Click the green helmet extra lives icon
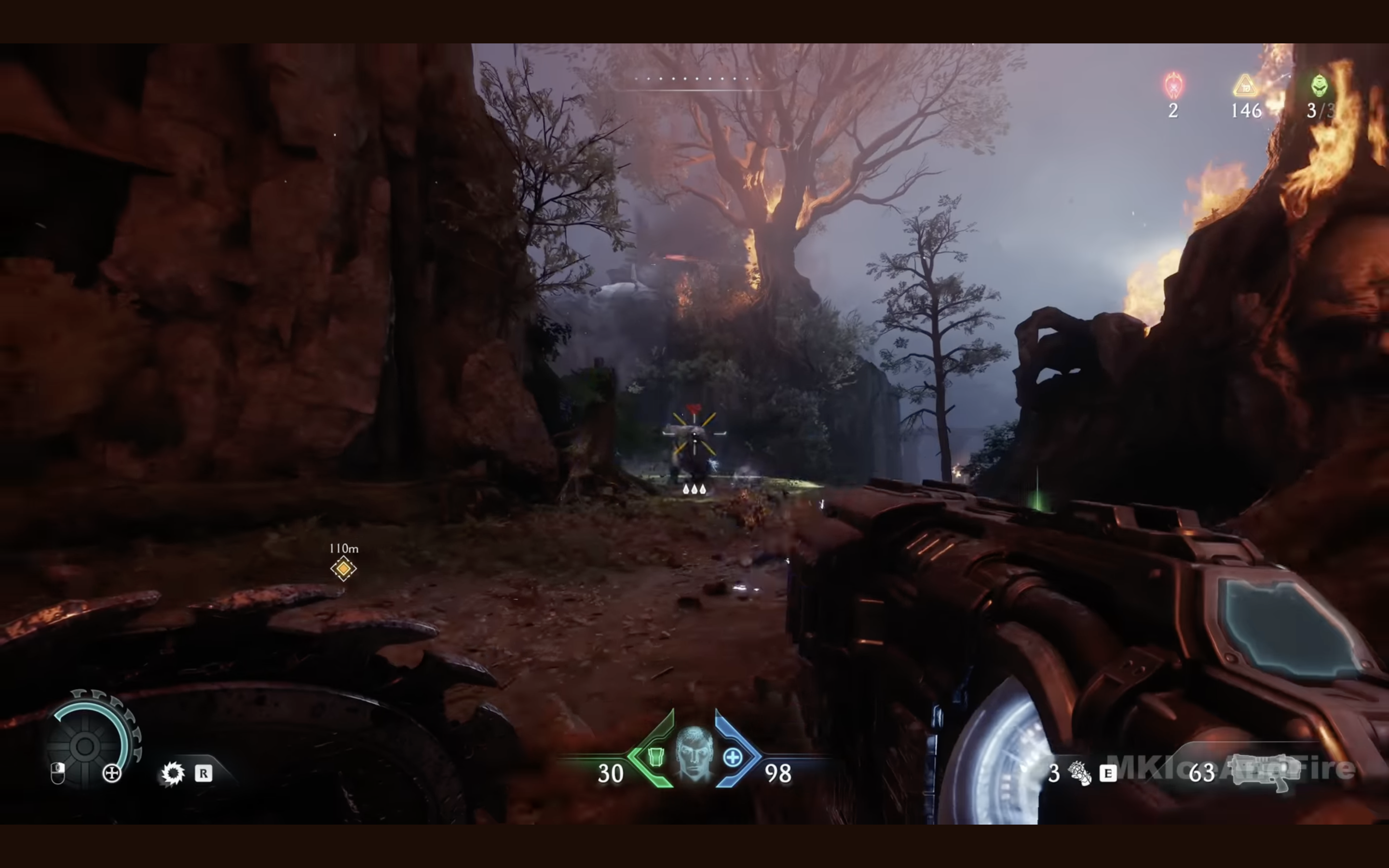 pos(1320,85)
